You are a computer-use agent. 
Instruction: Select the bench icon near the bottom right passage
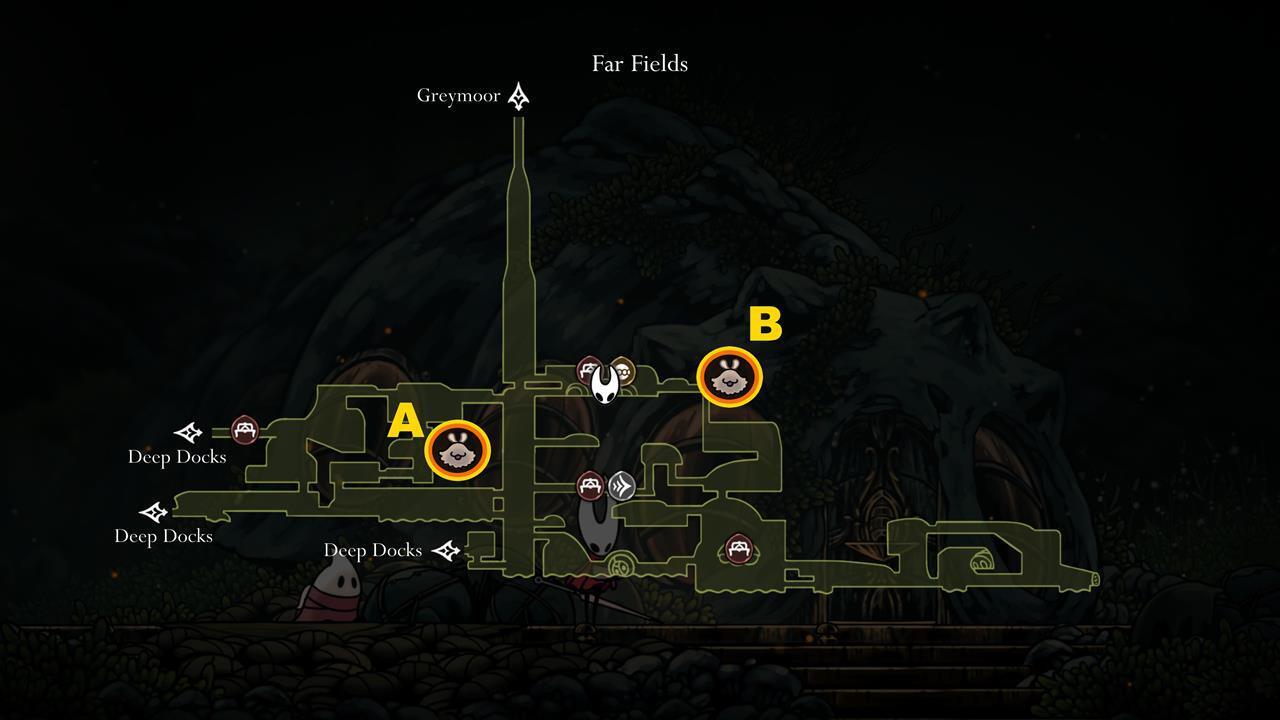click(x=737, y=549)
